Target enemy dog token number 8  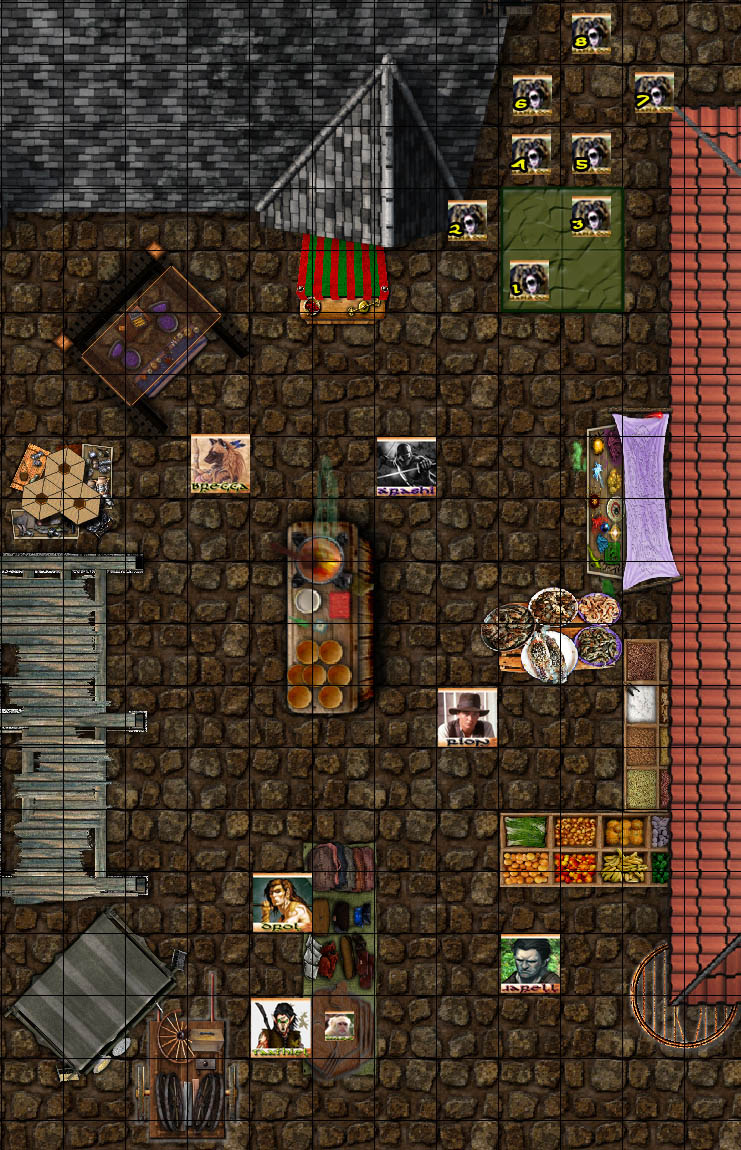click(591, 33)
